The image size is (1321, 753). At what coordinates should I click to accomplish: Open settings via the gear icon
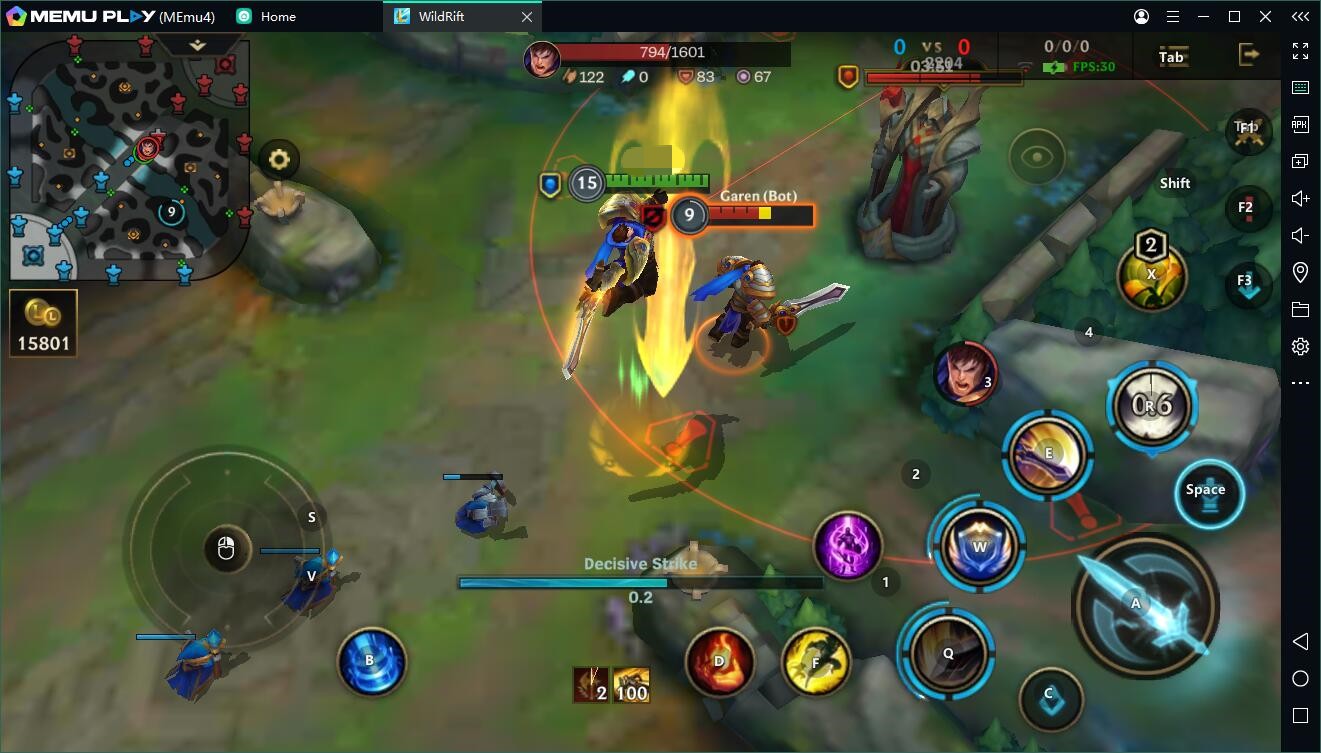[x=279, y=159]
